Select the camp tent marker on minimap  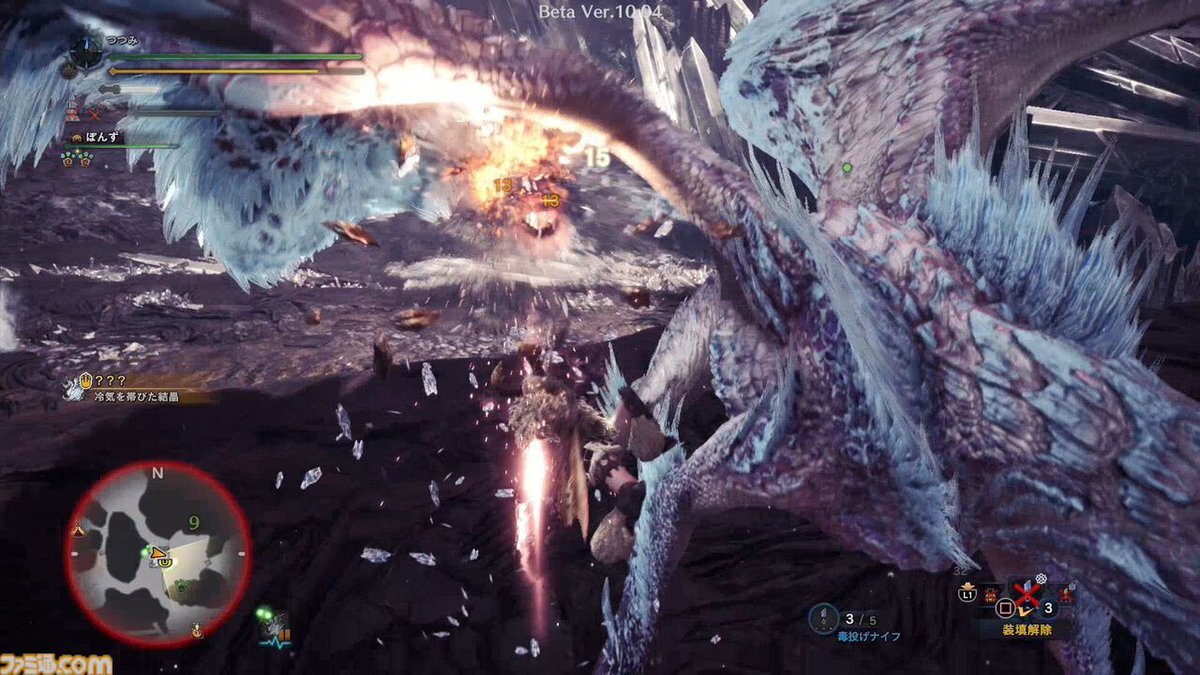coord(78,529)
